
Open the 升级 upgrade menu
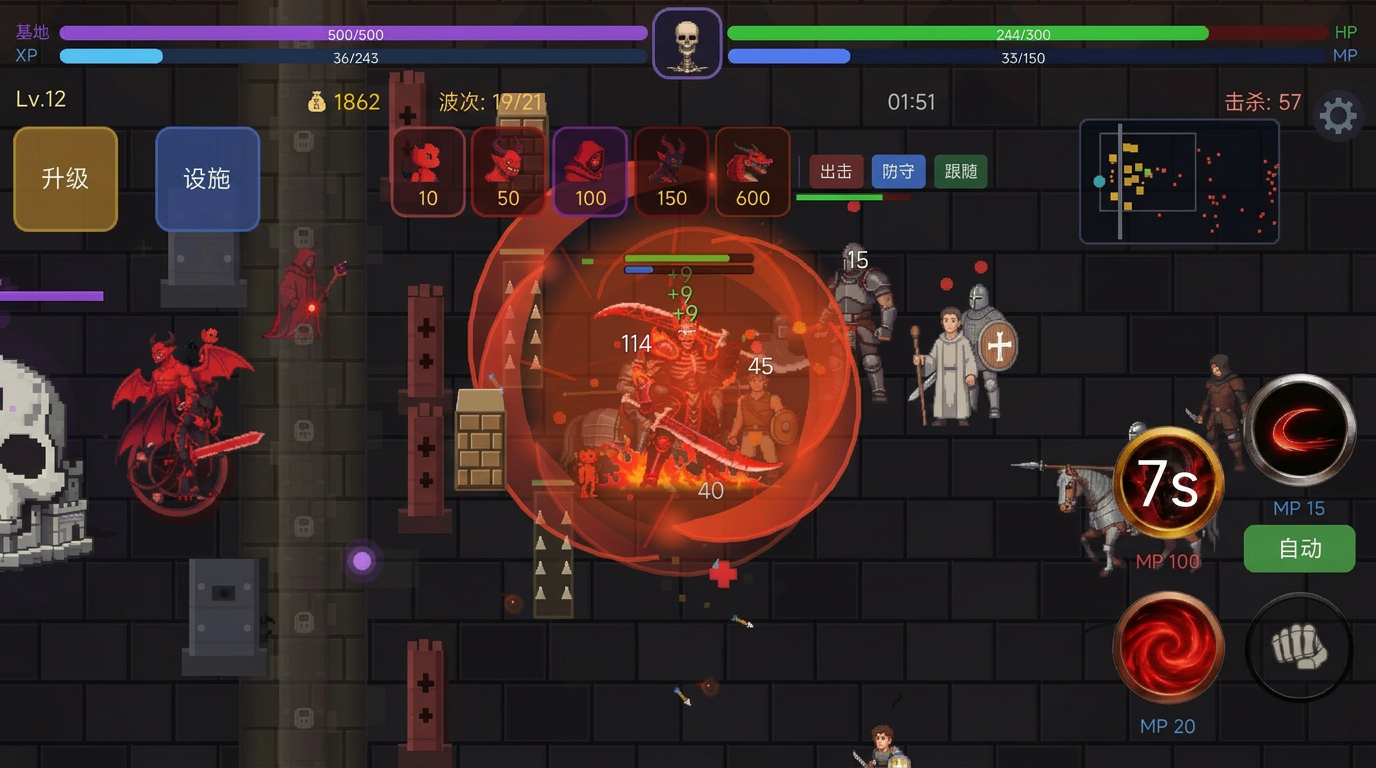(x=65, y=179)
